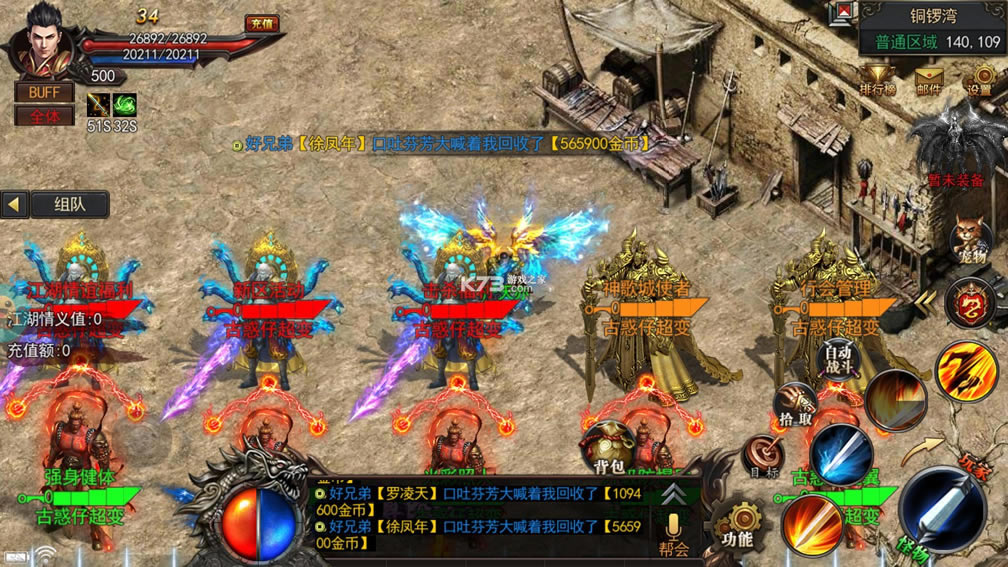This screenshot has width=1008, height=567.
Task: Expand the chat log with the double arrow
Action: (x=674, y=494)
